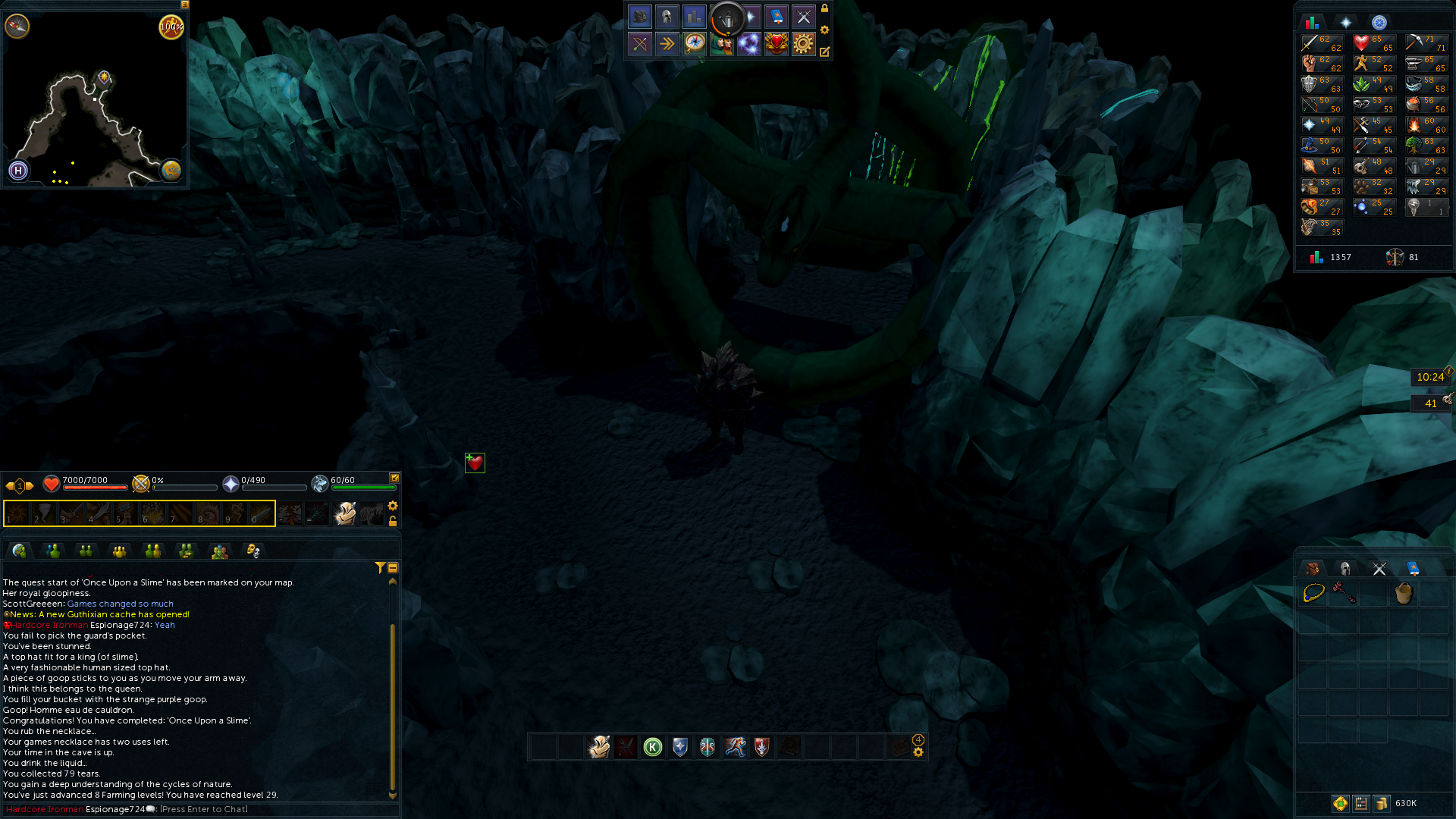Open the compass adventures menu
Screen dimensions: 1456x819
(695, 44)
